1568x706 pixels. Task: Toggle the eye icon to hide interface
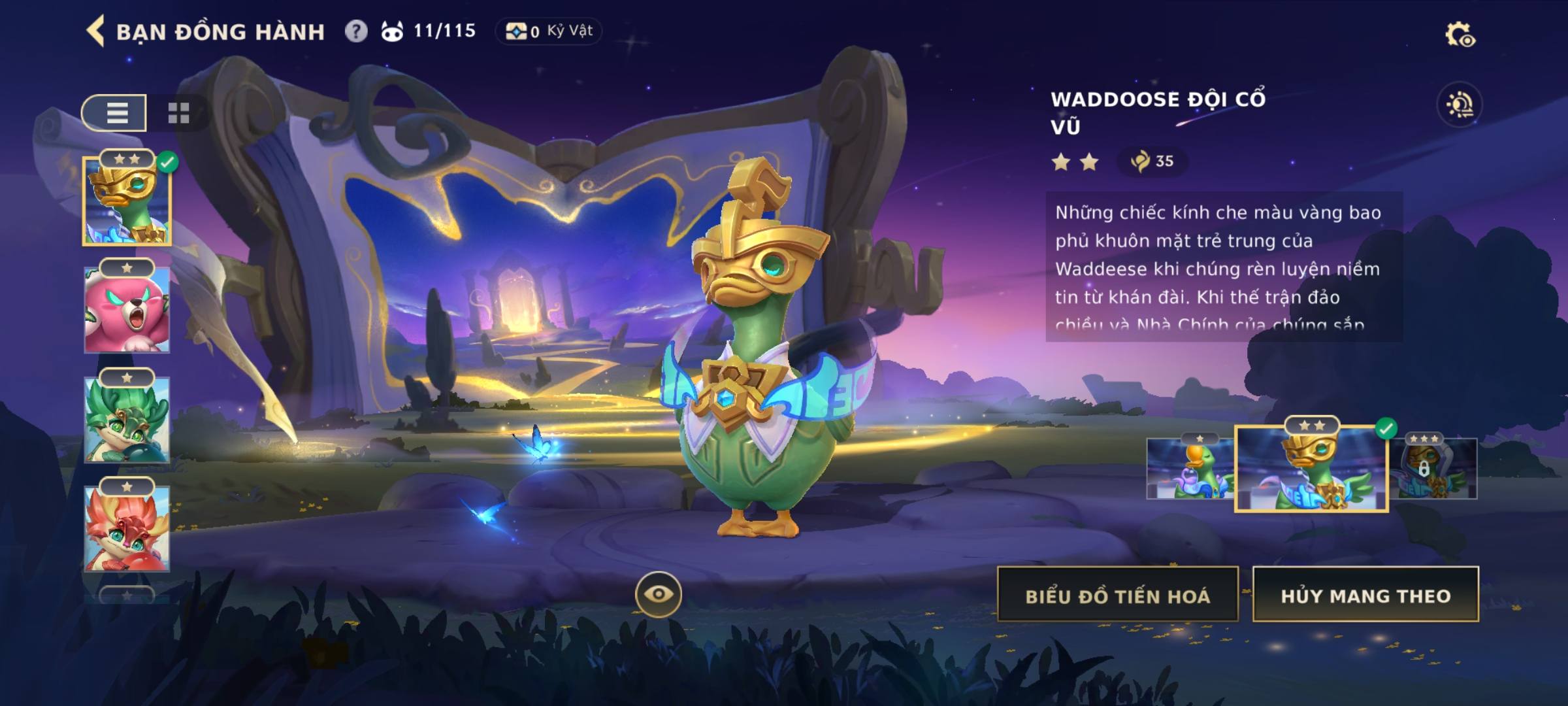(658, 594)
